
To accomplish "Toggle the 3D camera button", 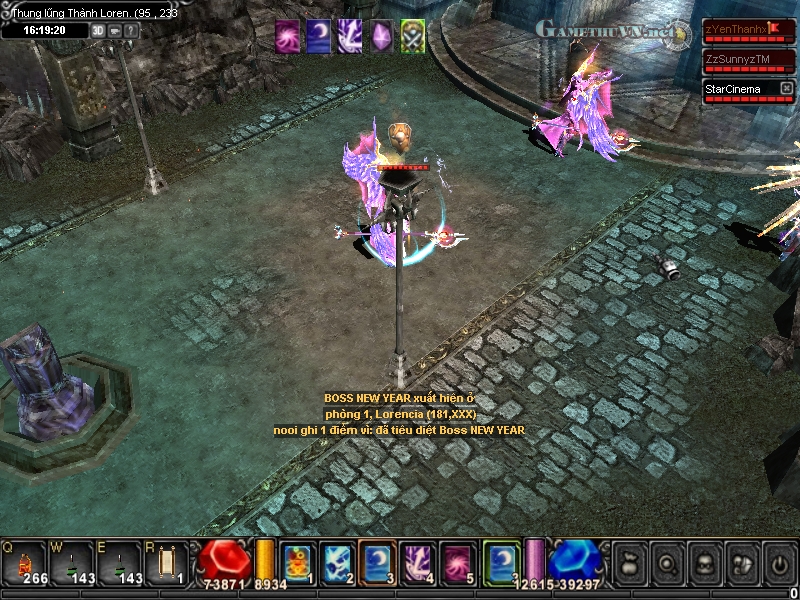I will tap(98, 30).
